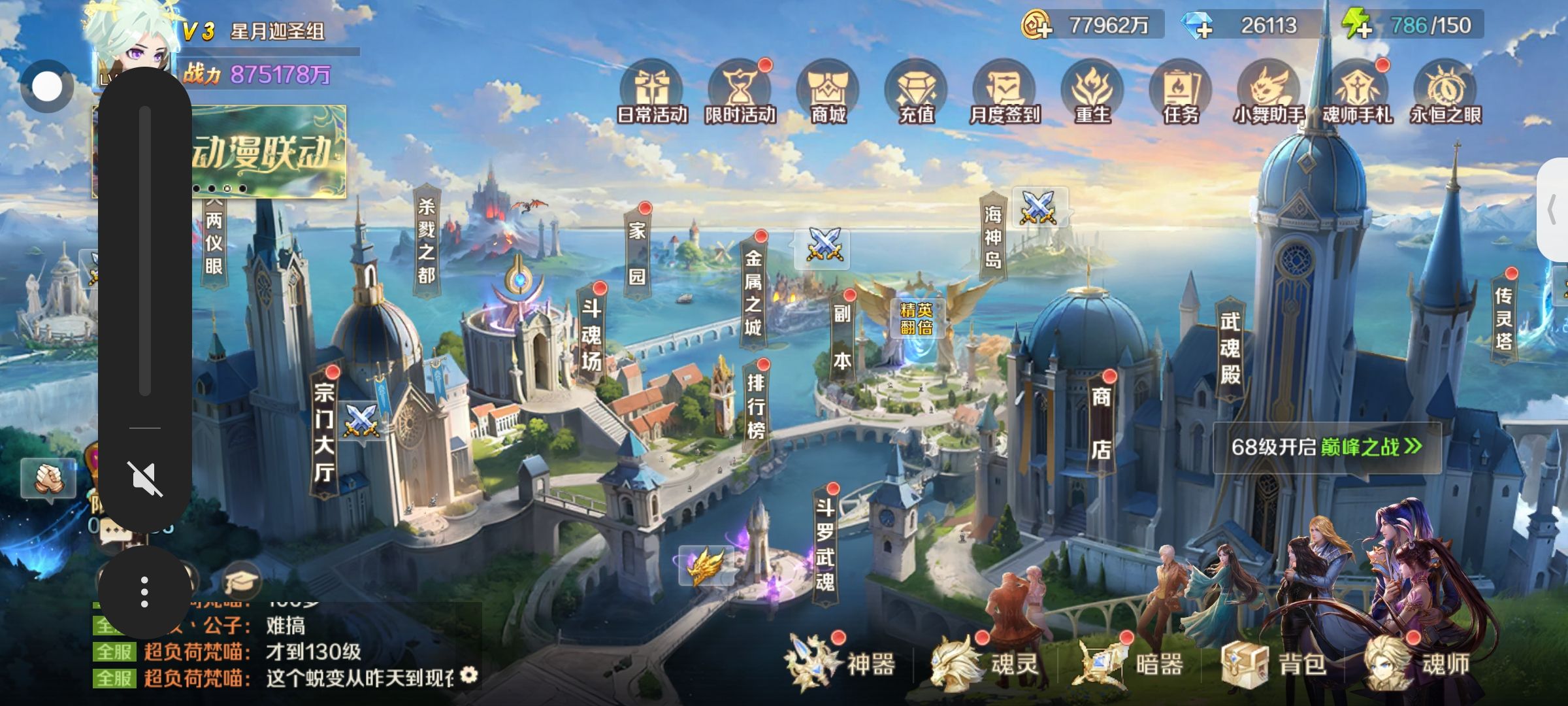Image resolution: width=1568 pixels, height=706 pixels.
Task: Open chat settings gear icon
Action: [468, 676]
